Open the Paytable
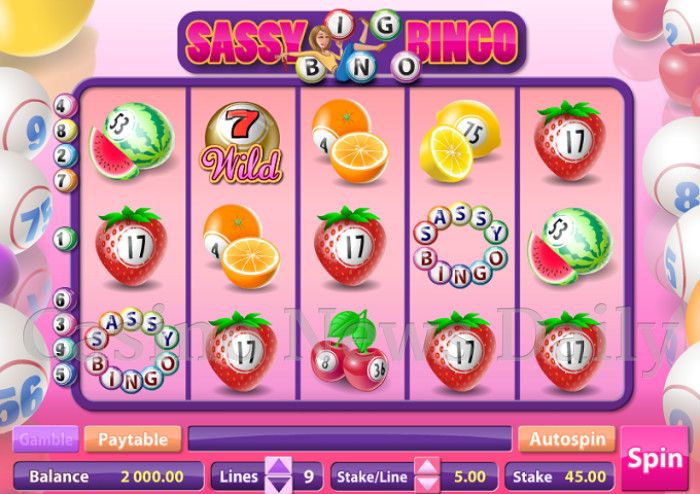 tap(133, 439)
